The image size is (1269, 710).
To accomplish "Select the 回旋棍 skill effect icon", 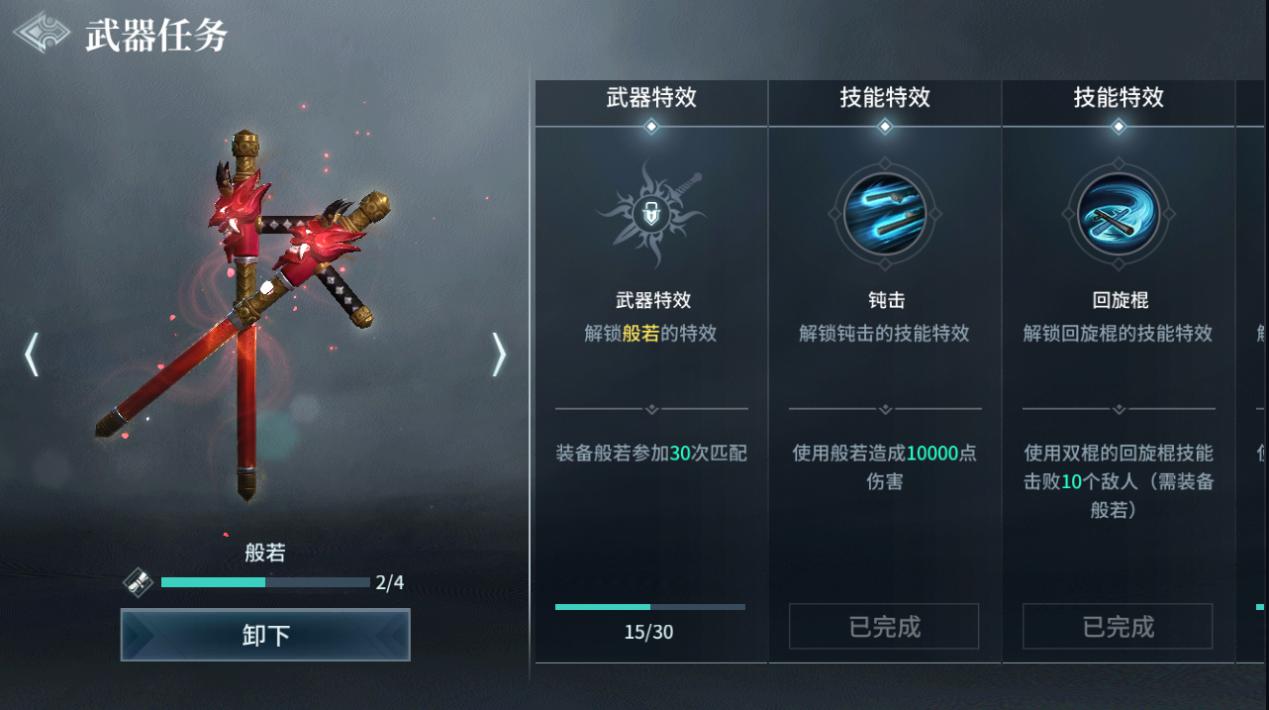I will click(x=1118, y=213).
